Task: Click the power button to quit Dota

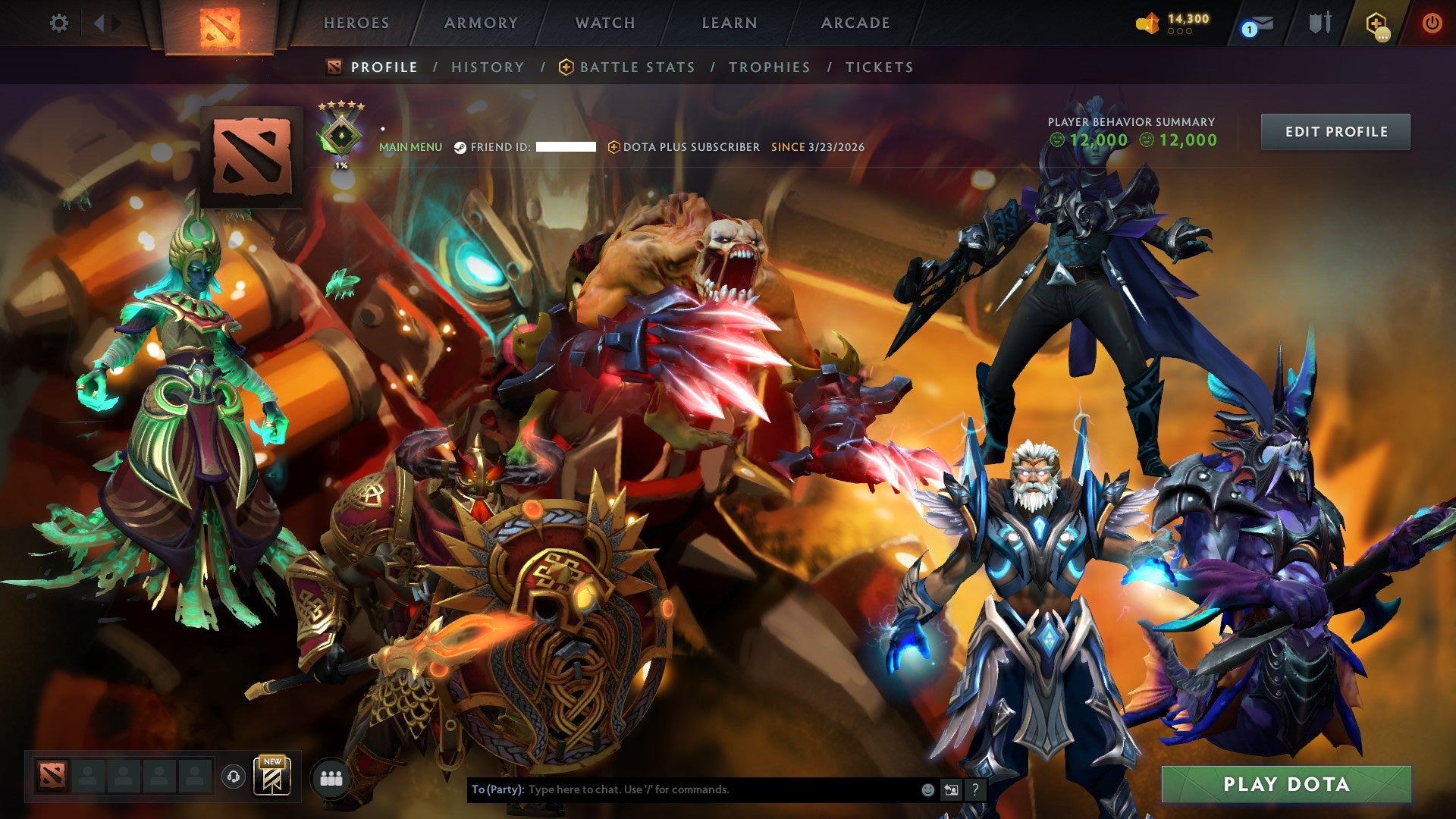Action: click(1432, 24)
